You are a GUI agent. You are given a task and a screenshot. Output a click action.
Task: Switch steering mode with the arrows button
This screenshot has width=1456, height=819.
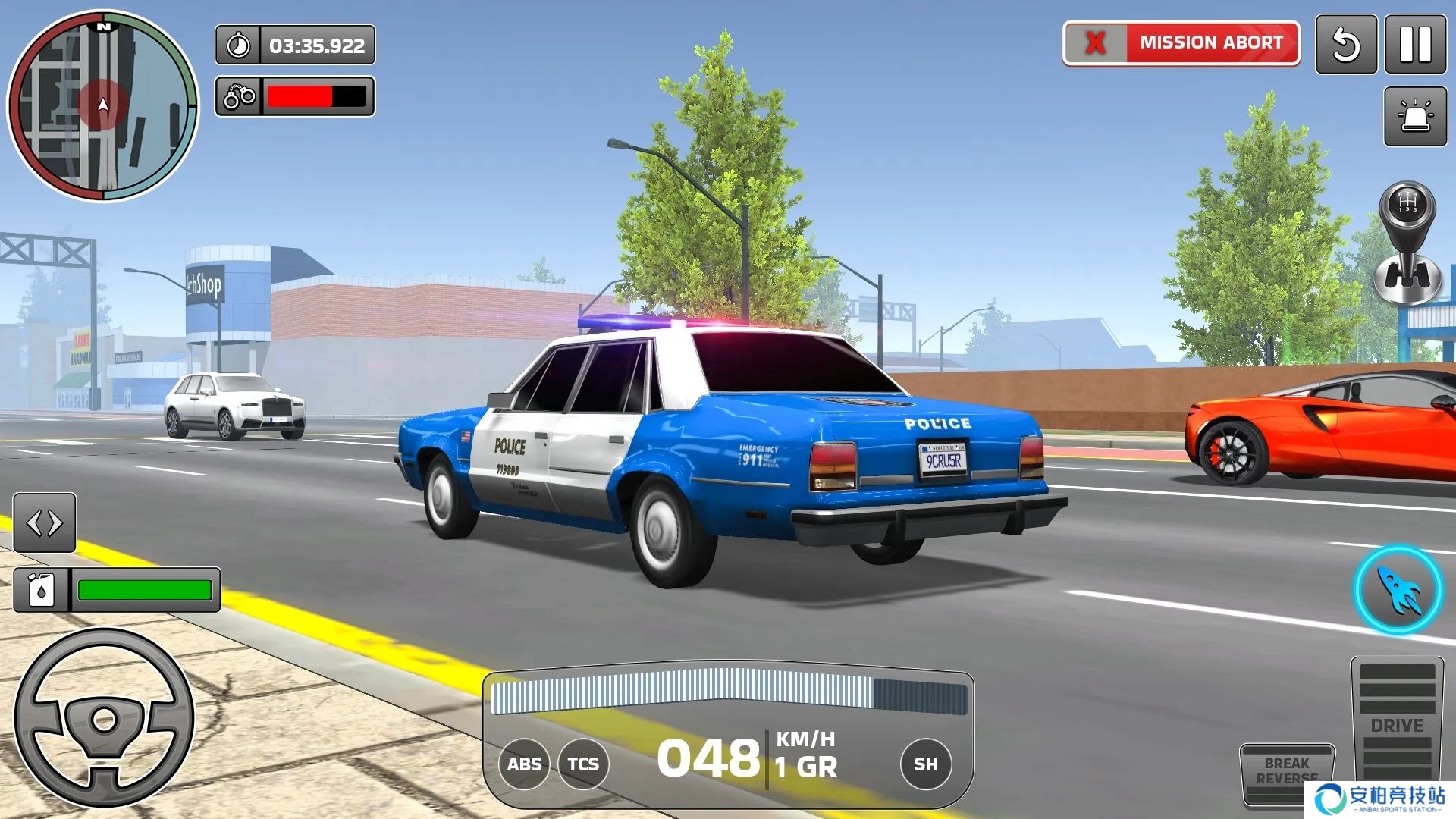[x=45, y=522]
